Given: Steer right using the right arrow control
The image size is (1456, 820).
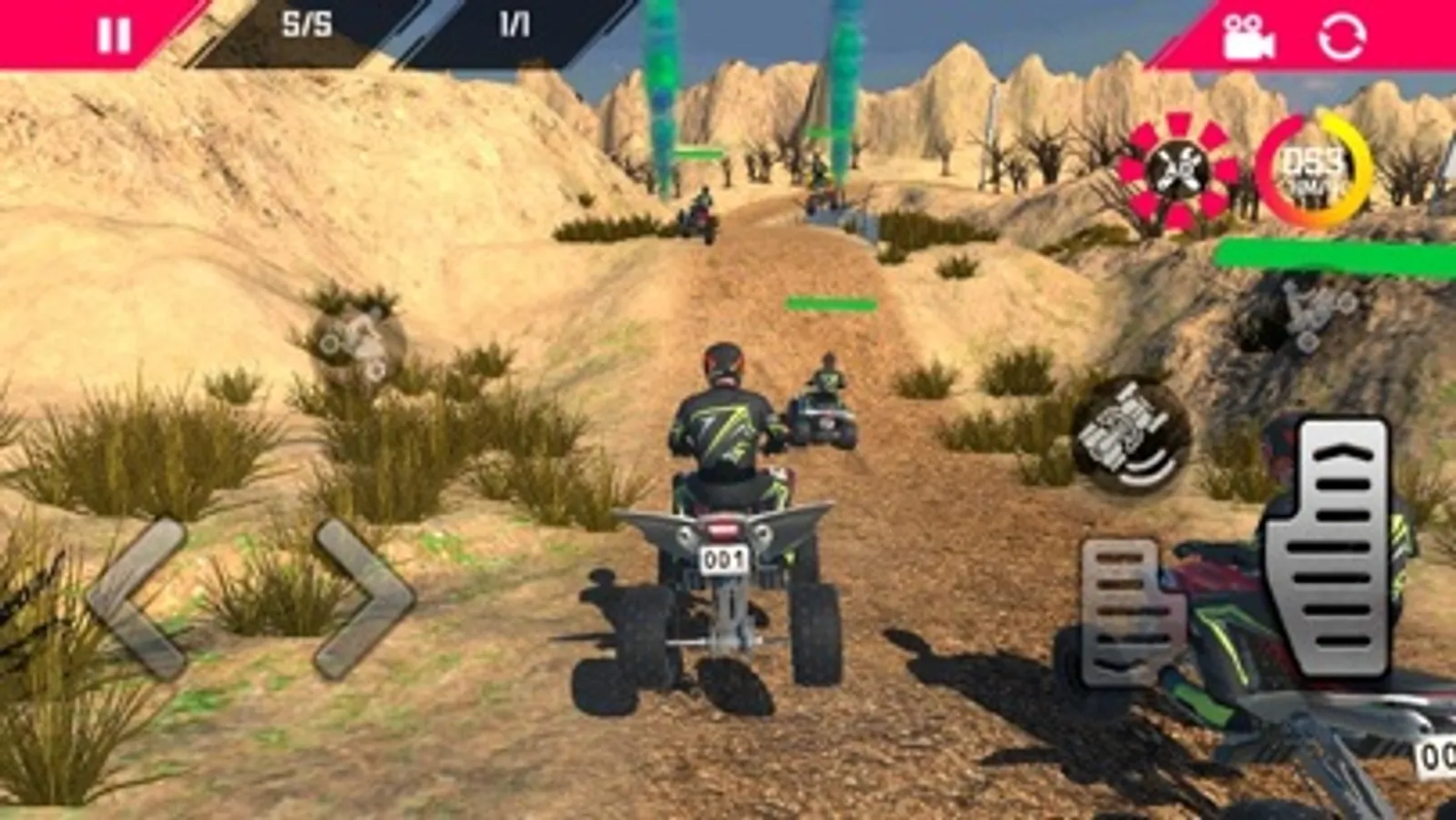Looking at the screenshot, I should point(357,592).
